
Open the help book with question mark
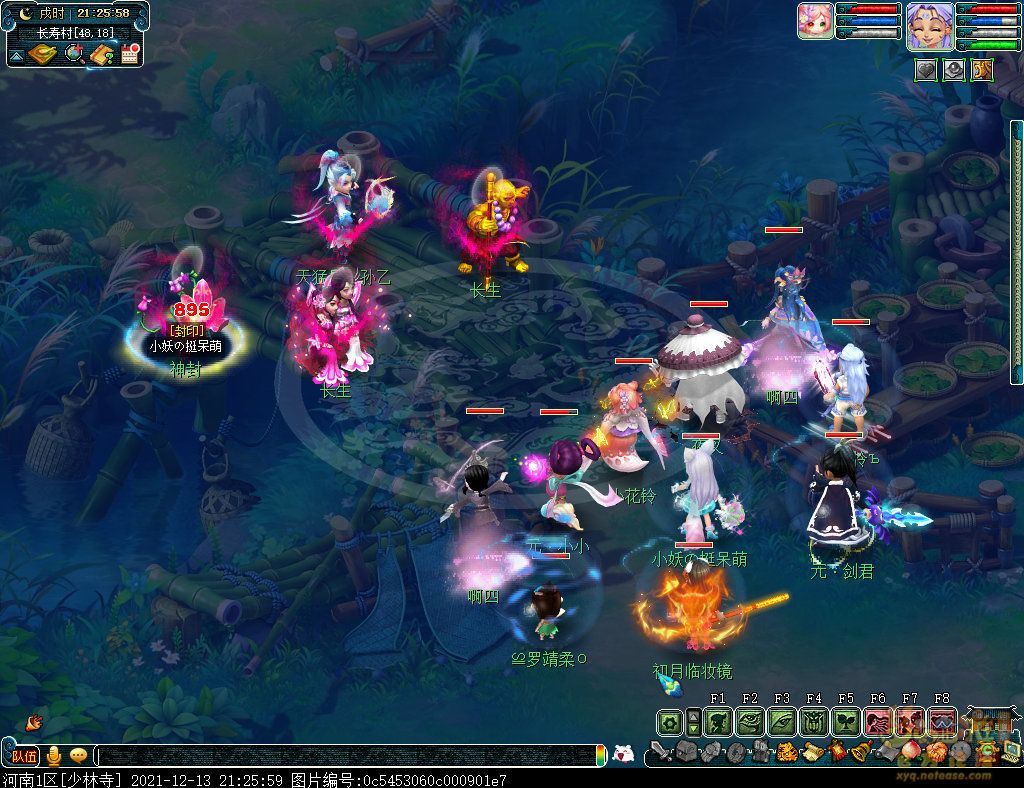[101, 54]
